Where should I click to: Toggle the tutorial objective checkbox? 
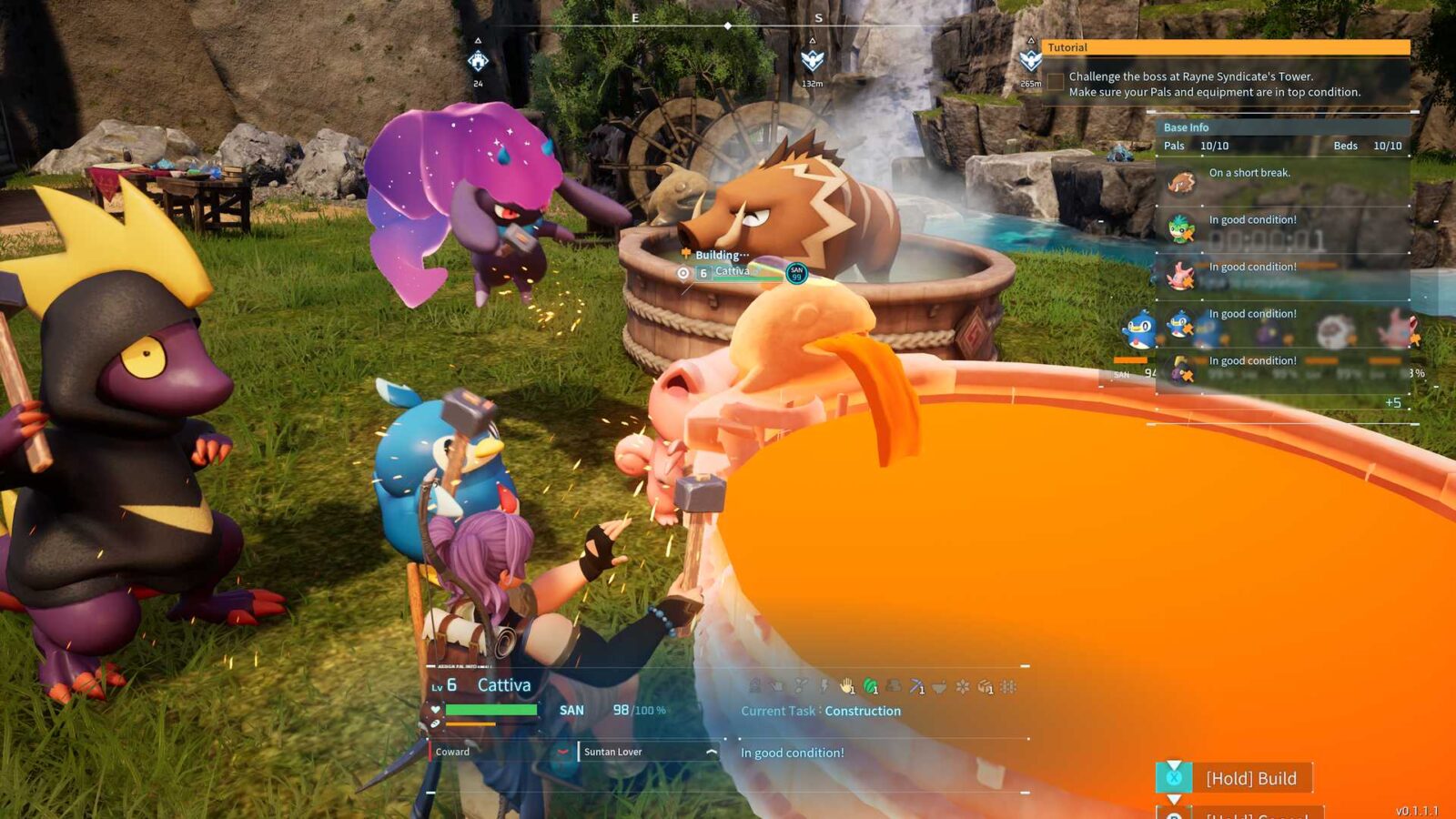click(1056, 83)
